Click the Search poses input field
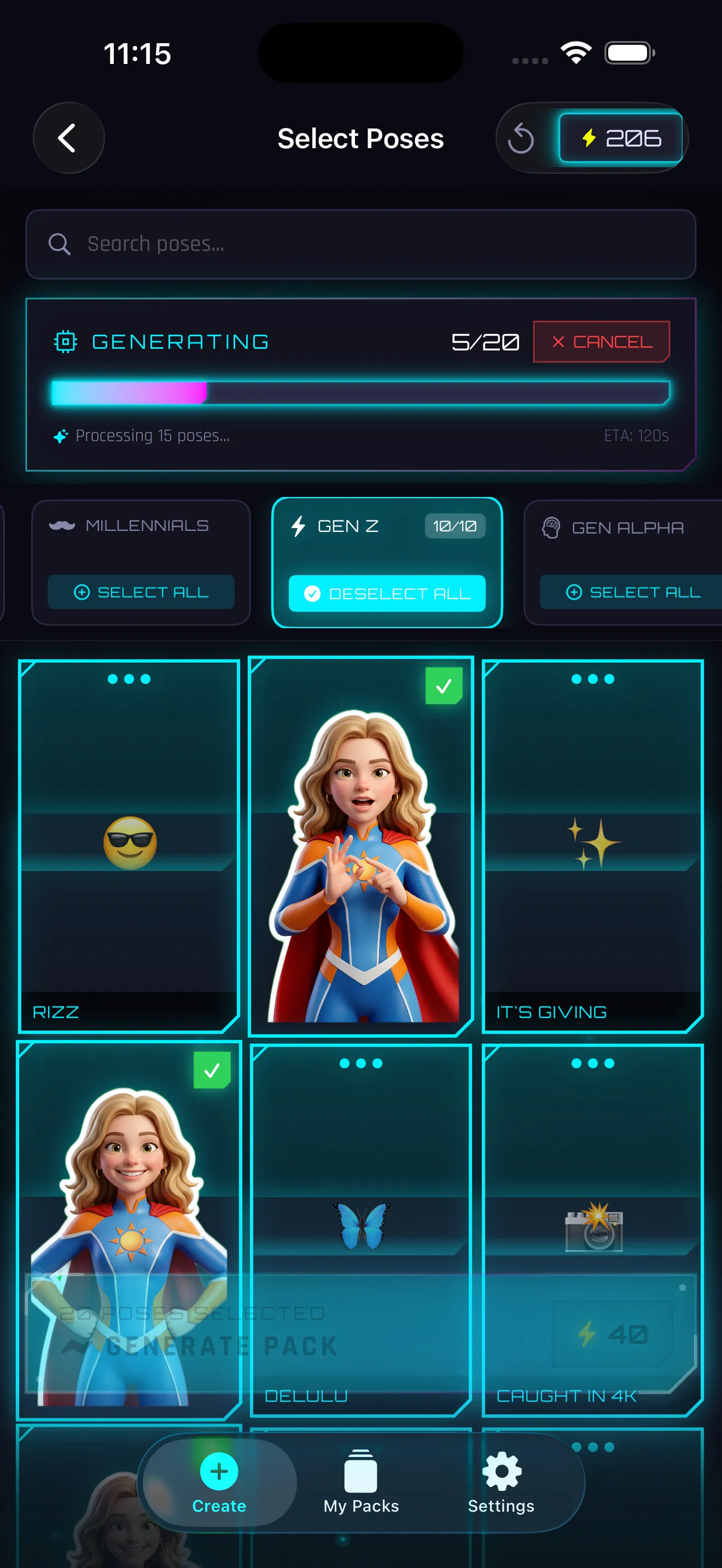Screen dimensions: 722x1568 pos(360,244)
